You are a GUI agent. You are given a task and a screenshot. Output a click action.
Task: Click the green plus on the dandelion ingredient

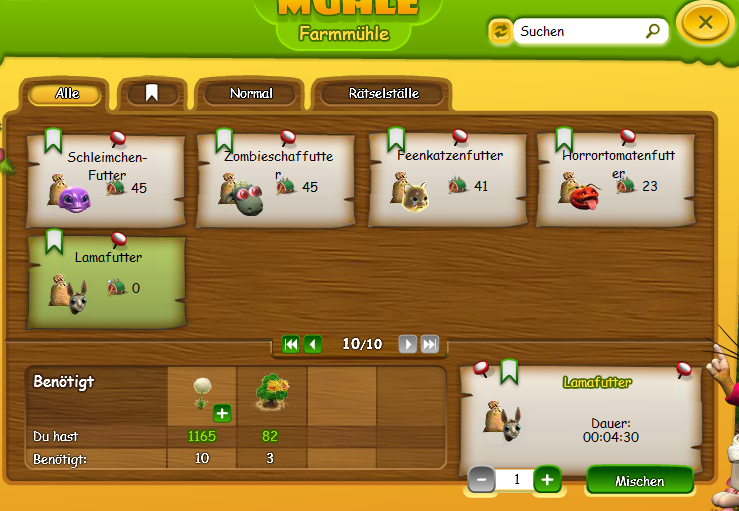pos(221,413)
